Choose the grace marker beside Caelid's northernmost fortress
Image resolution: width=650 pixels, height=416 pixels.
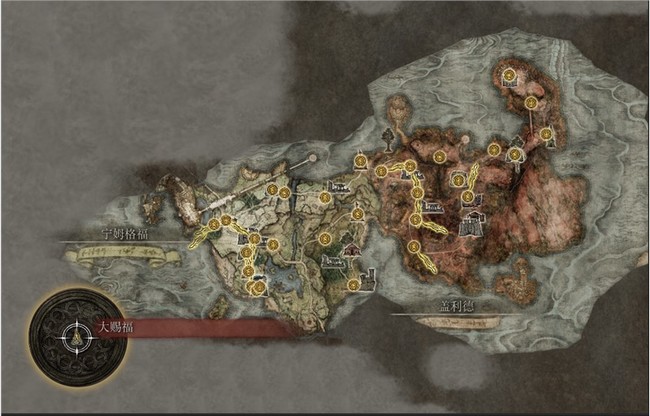(x=509, y=74)
